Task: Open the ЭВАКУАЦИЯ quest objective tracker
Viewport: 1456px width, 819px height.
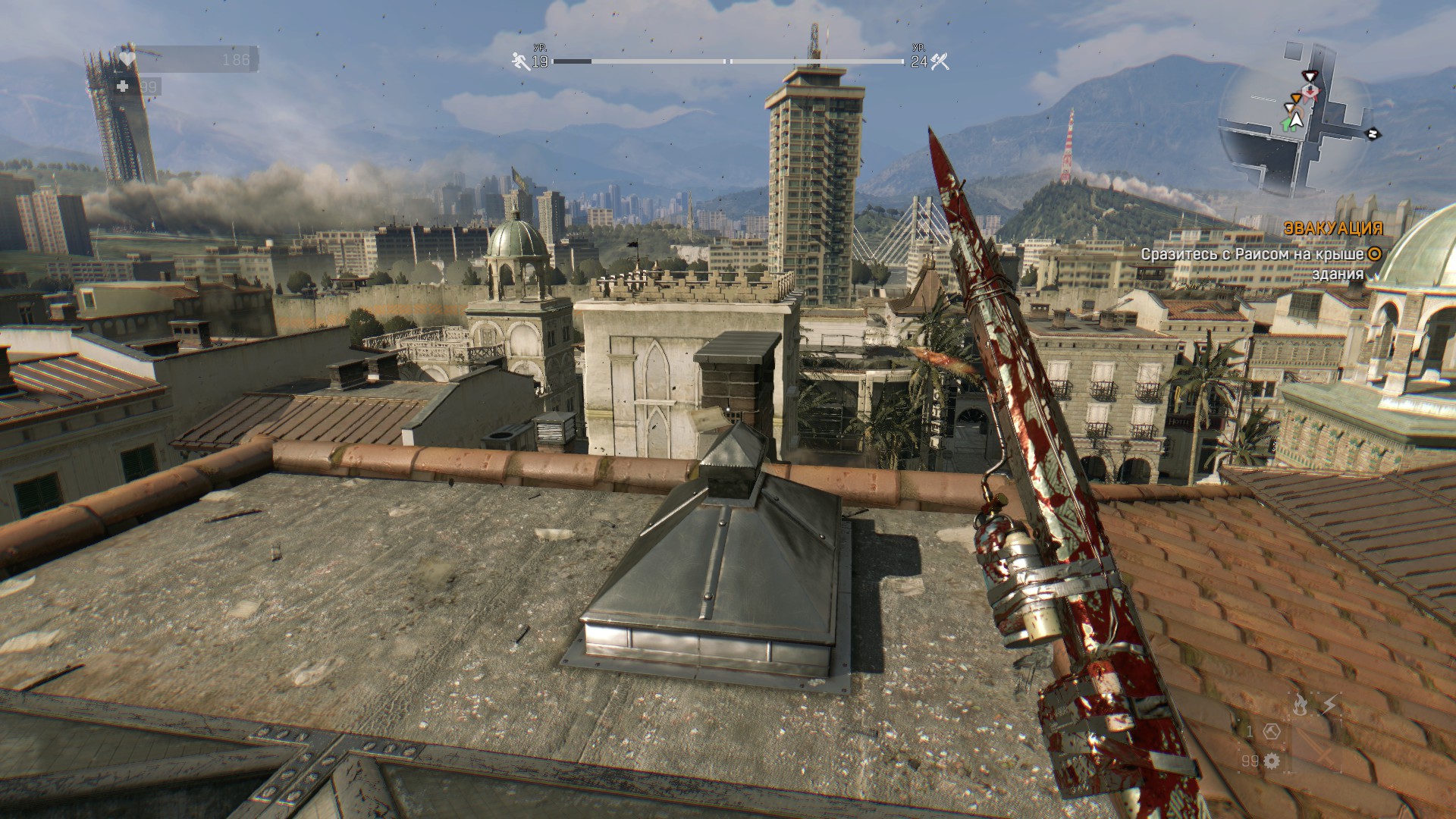Action: pyautogui.click(x=1323, y=227)
